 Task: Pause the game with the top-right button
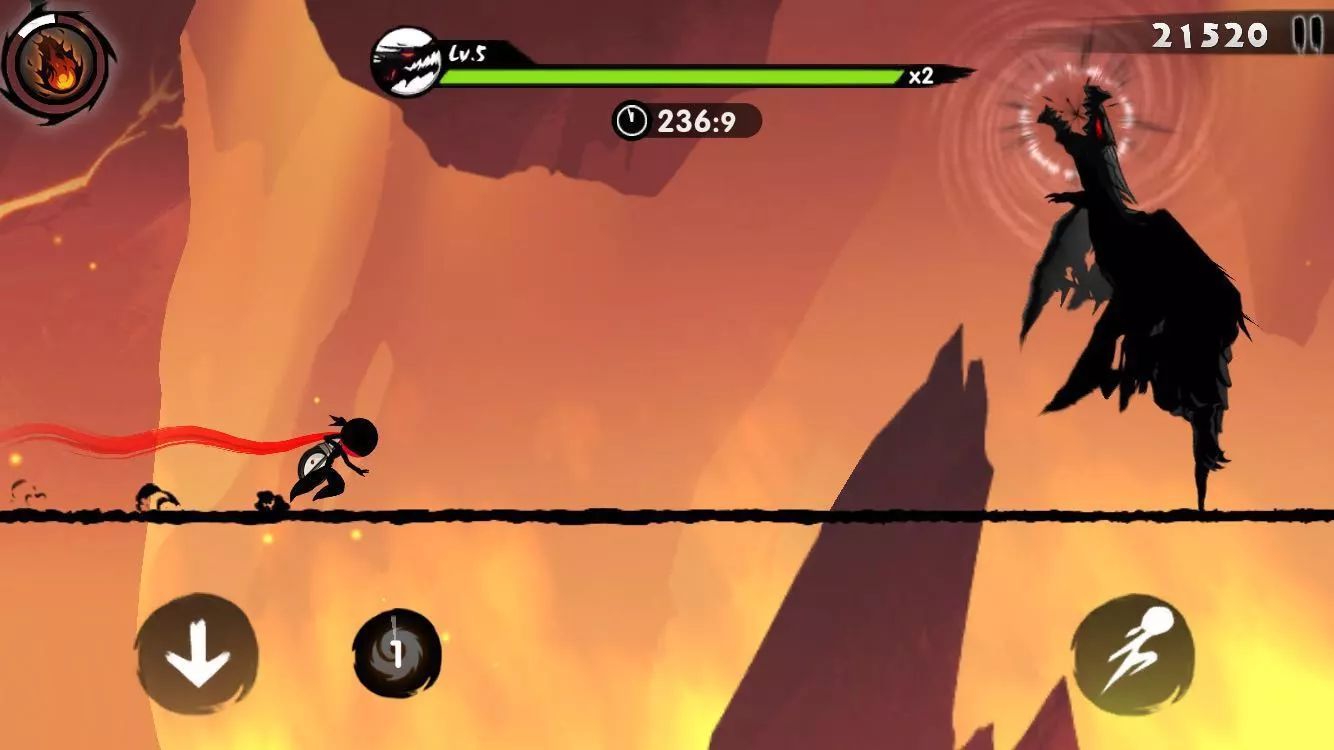pyautogui.click(x=1305, y=33)
